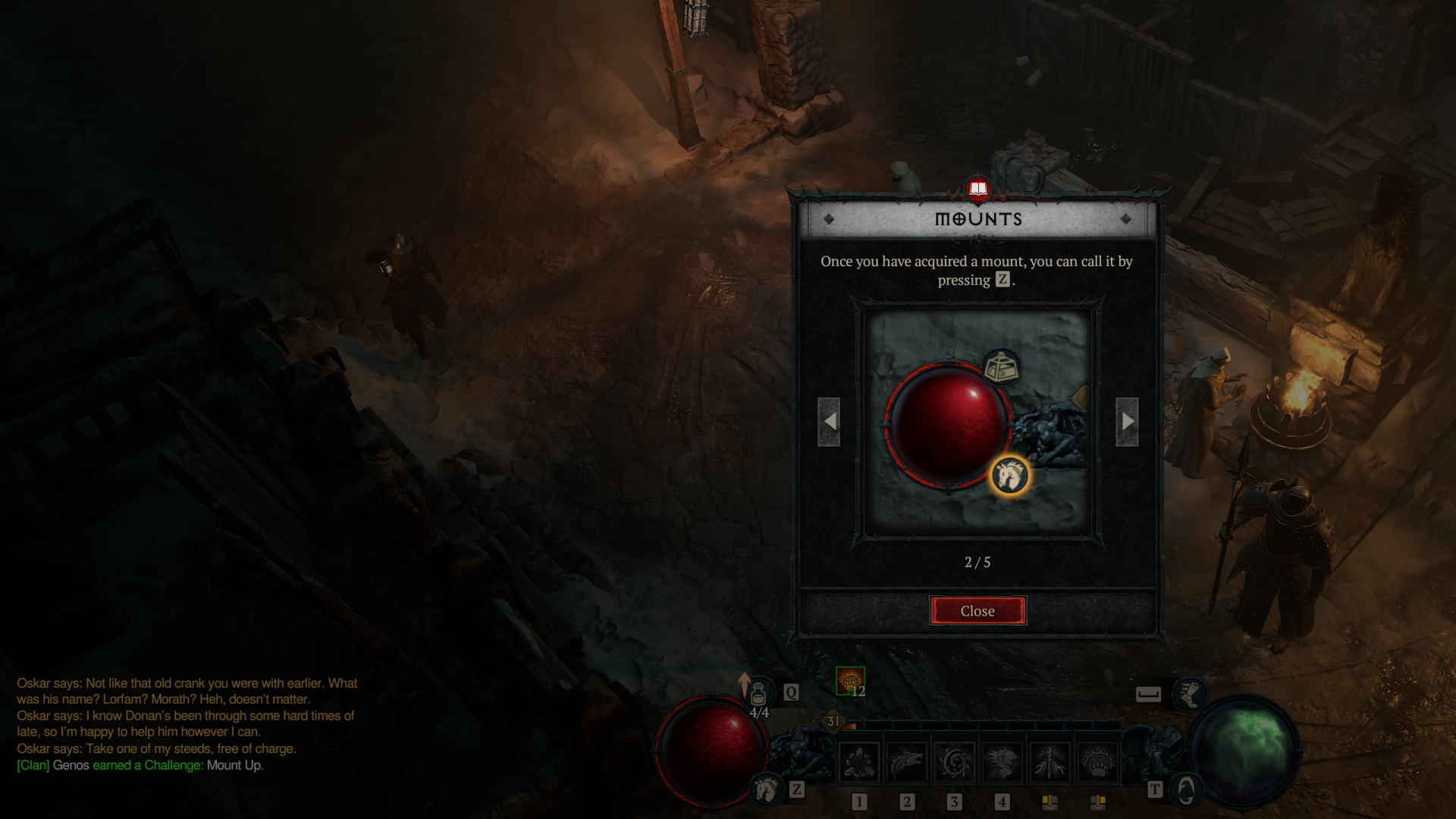Click the right arrow to view next mount
The width and height of the screenshot is (1456, 819).
coord(1128,422)
